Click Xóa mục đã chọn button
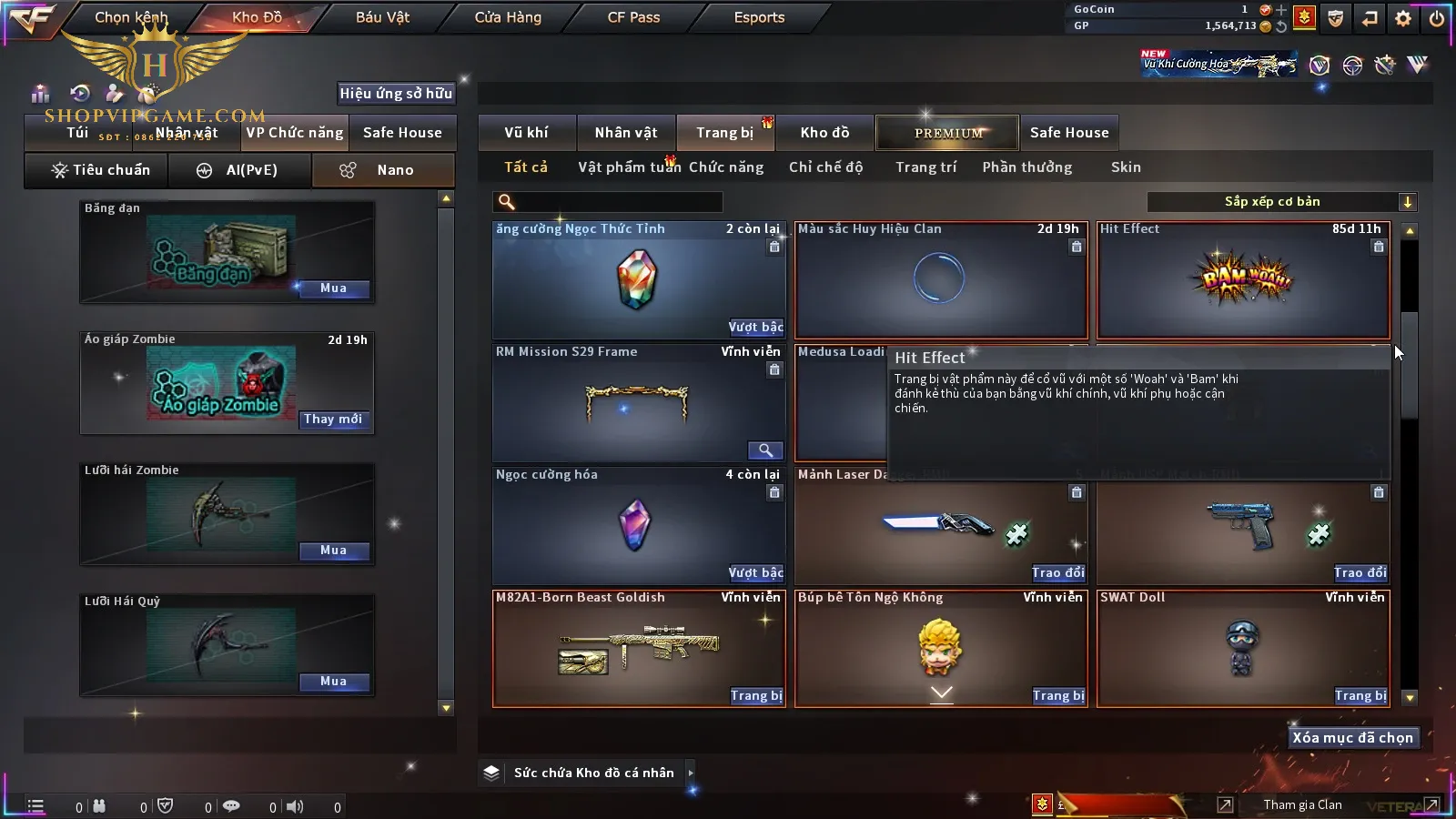 coord(1352,738)
